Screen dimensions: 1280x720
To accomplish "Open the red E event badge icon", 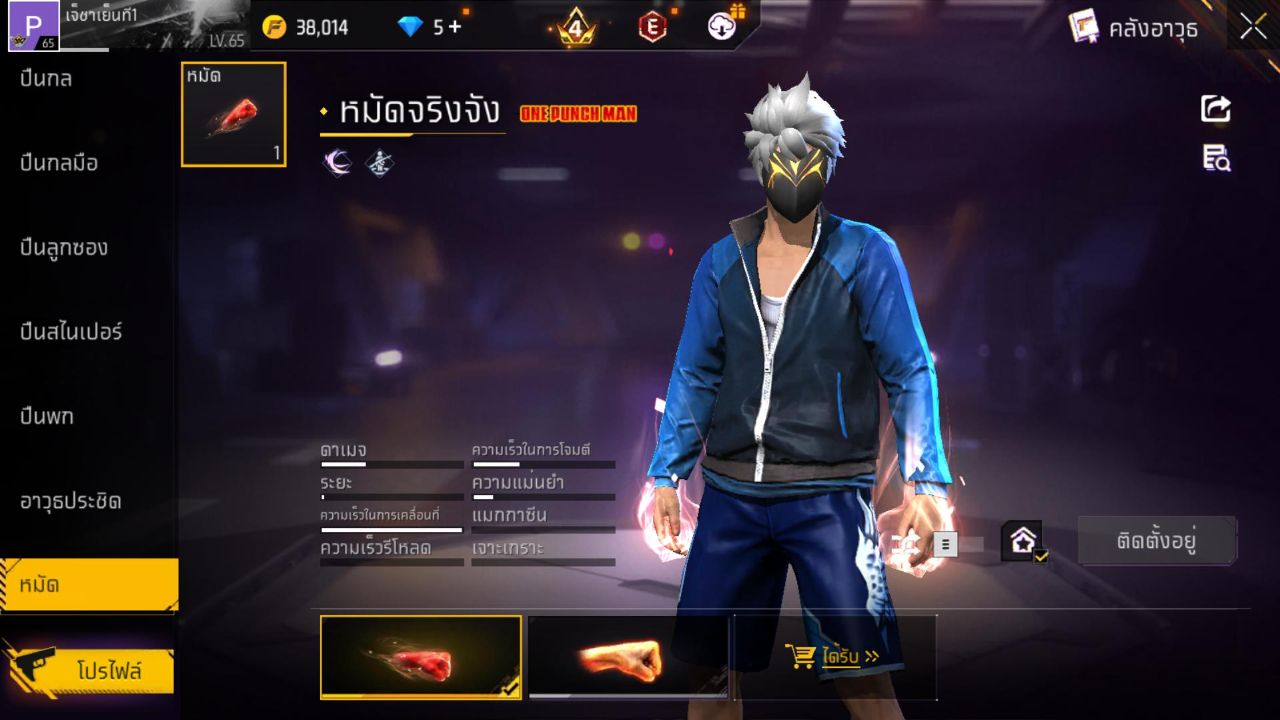I will coord(652,27).
